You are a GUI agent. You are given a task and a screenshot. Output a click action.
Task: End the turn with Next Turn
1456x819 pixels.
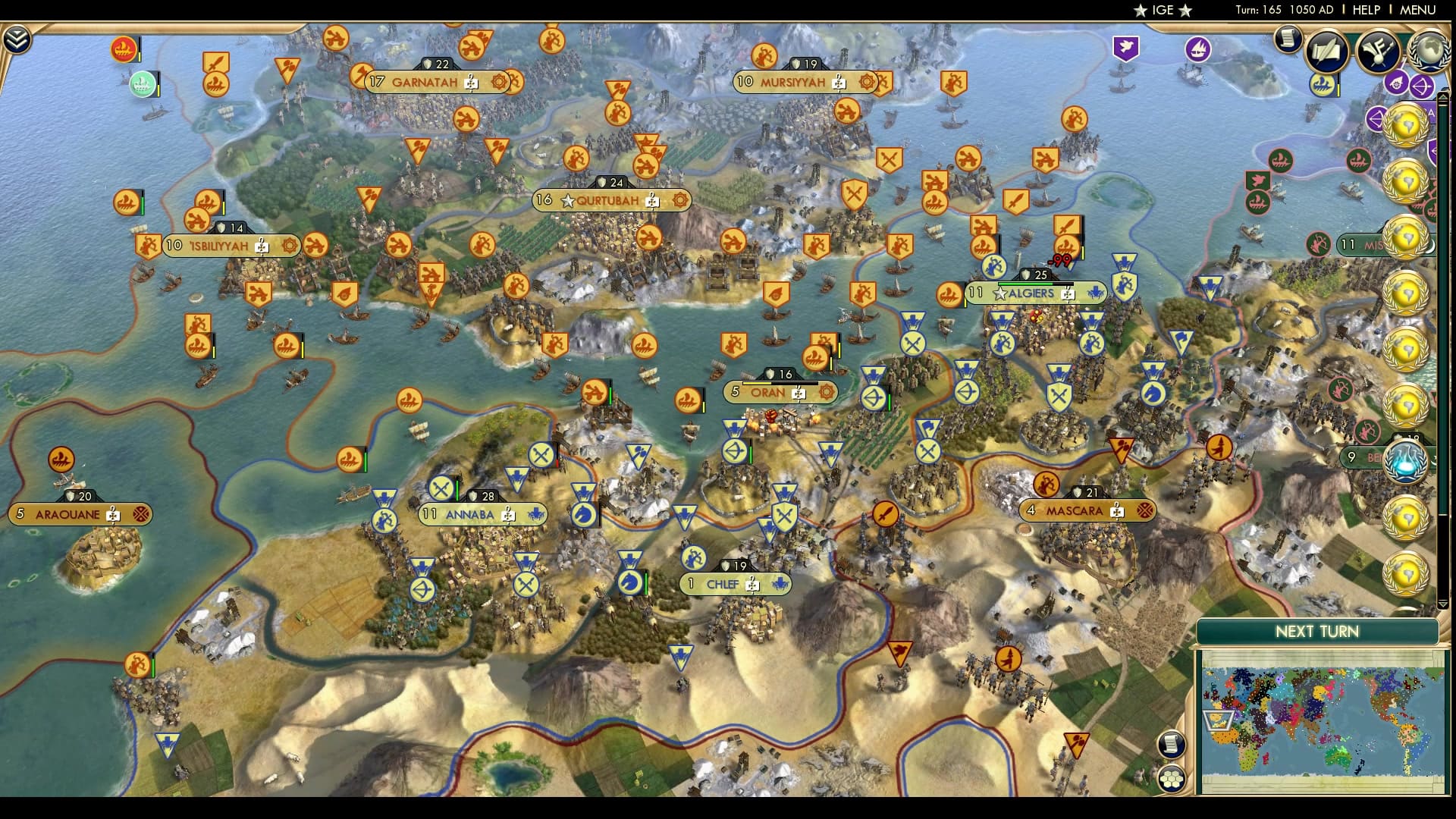[x=1316, y=632]
